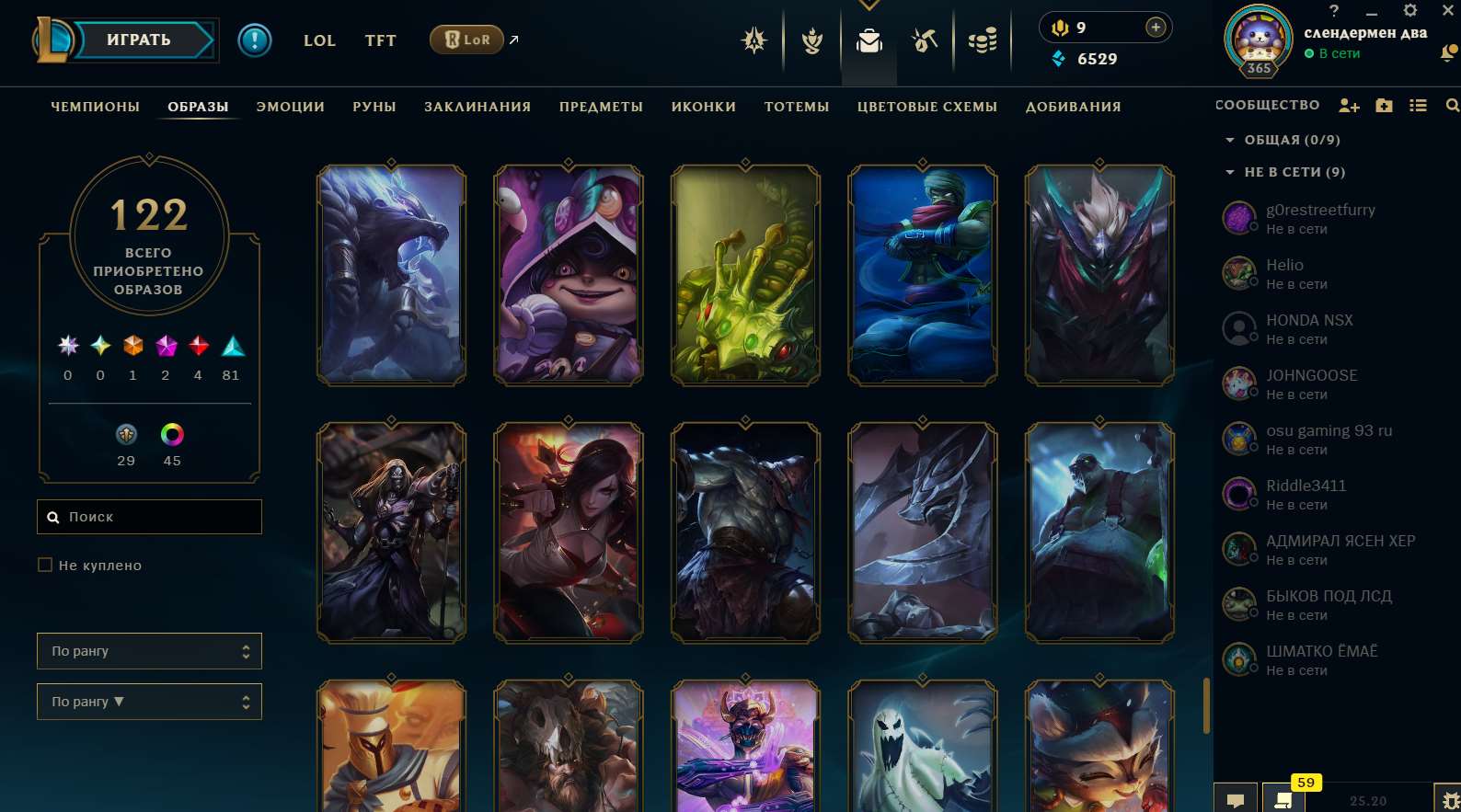Open the chroma color wheel with 45 count
Image resolution: width=1461 pixels, height=812 pixels.
click(x=172, y=434)
